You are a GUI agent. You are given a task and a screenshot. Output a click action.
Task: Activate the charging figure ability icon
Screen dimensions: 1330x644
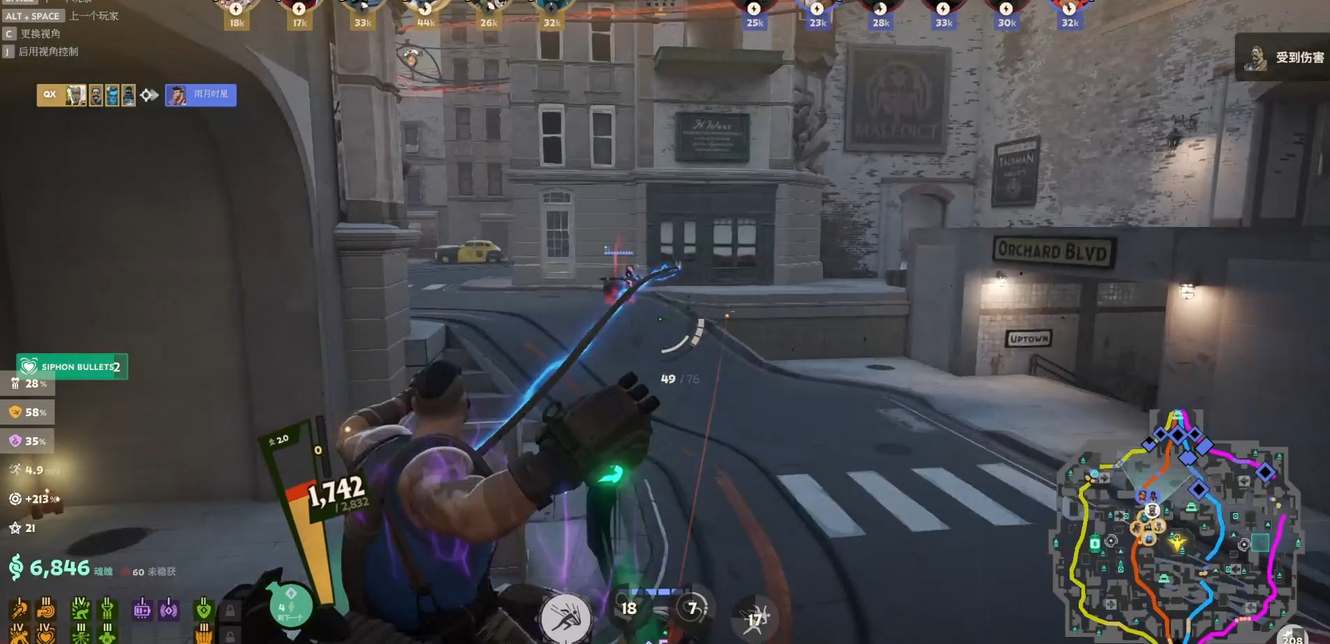[565, 617]
